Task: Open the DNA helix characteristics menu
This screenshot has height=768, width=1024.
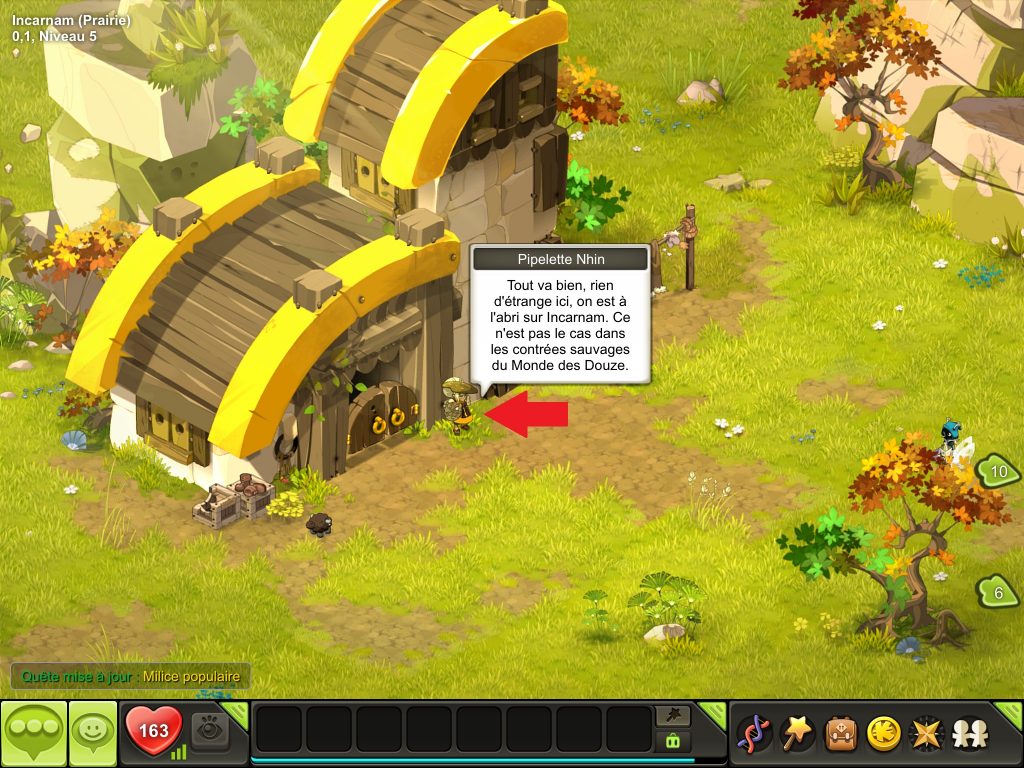Action: (x=753, y=734)
